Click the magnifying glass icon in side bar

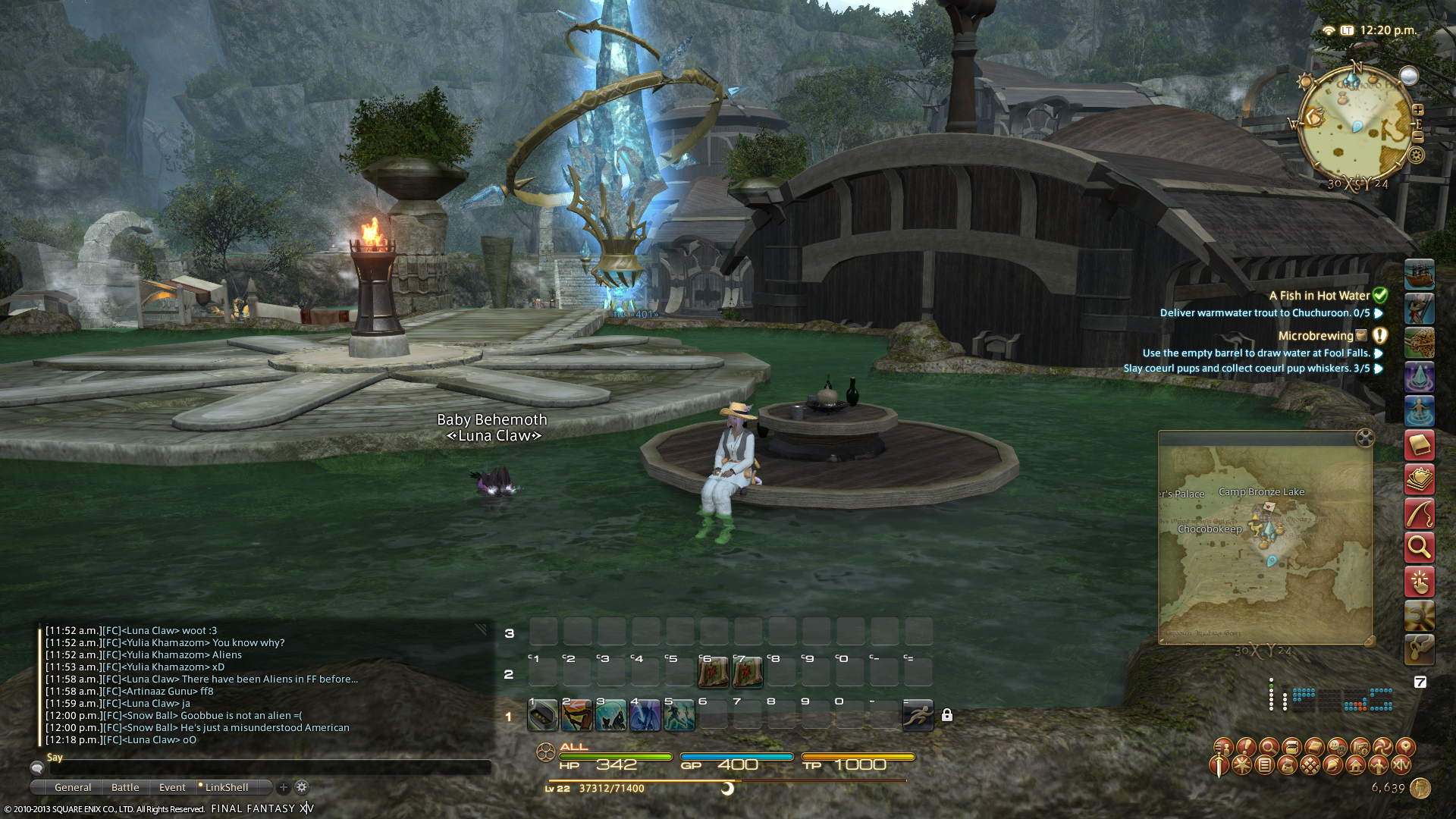coord(1419,546)
